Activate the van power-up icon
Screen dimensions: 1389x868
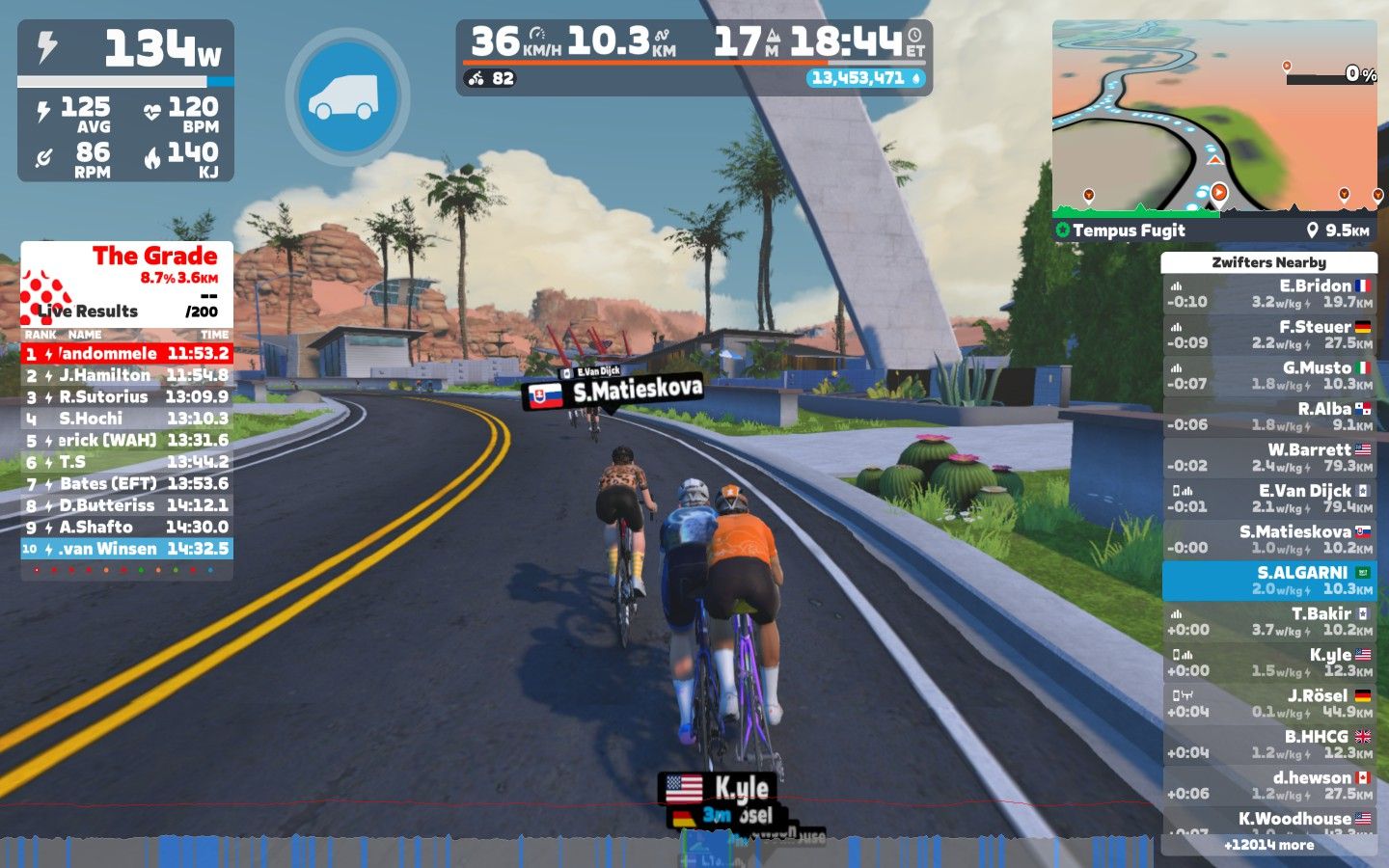tap(347, 96)
